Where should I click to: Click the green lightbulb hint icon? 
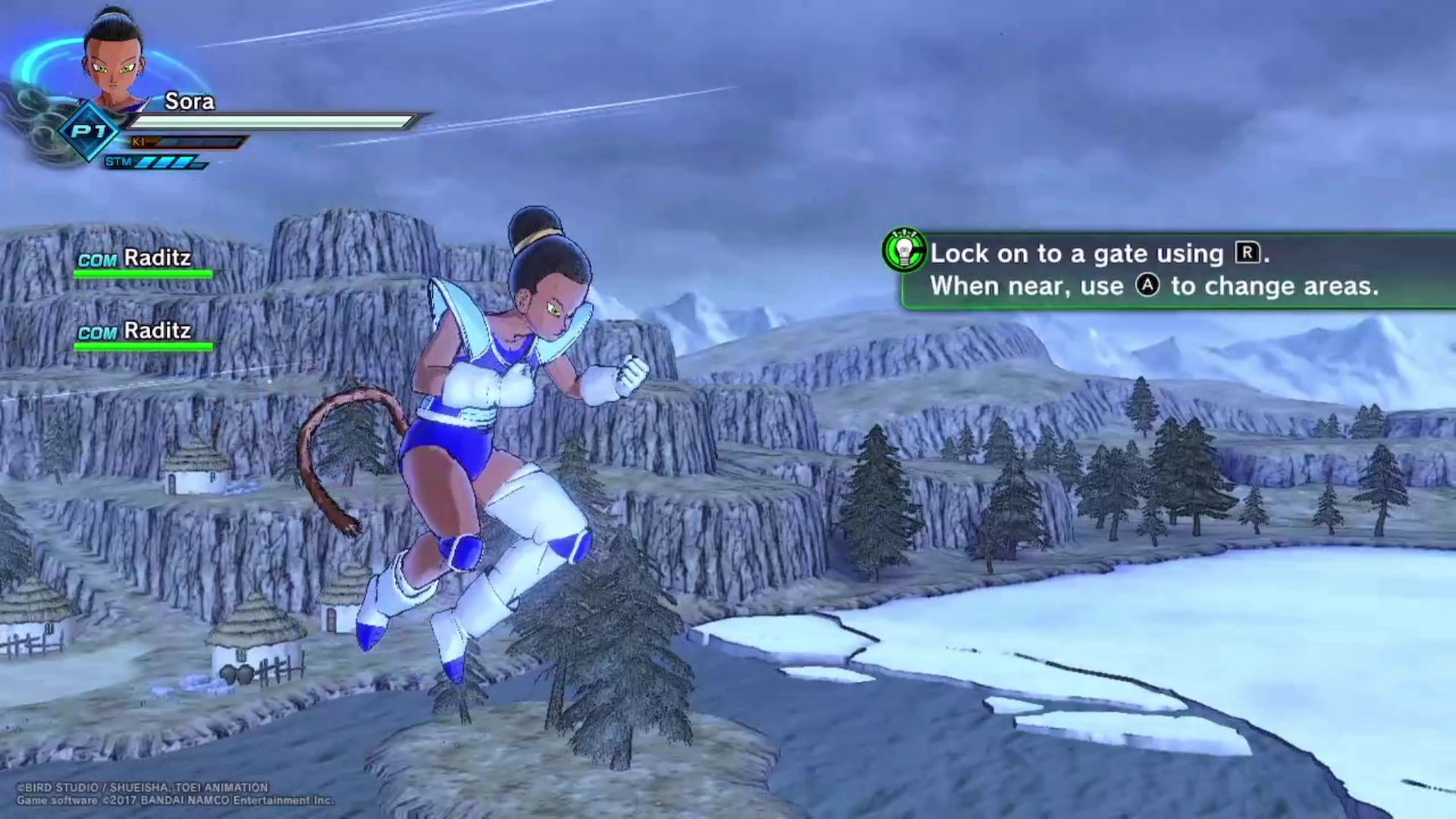[904, 249]
